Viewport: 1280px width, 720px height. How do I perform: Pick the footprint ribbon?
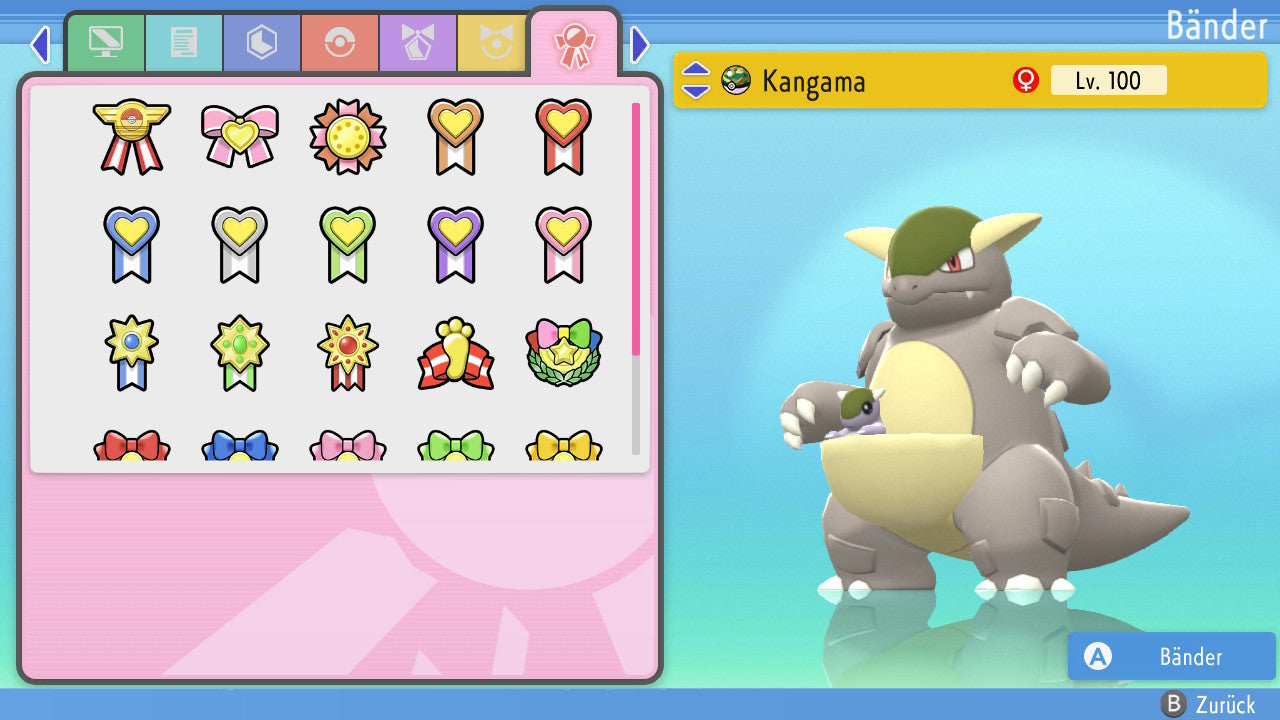click(456, 353)
